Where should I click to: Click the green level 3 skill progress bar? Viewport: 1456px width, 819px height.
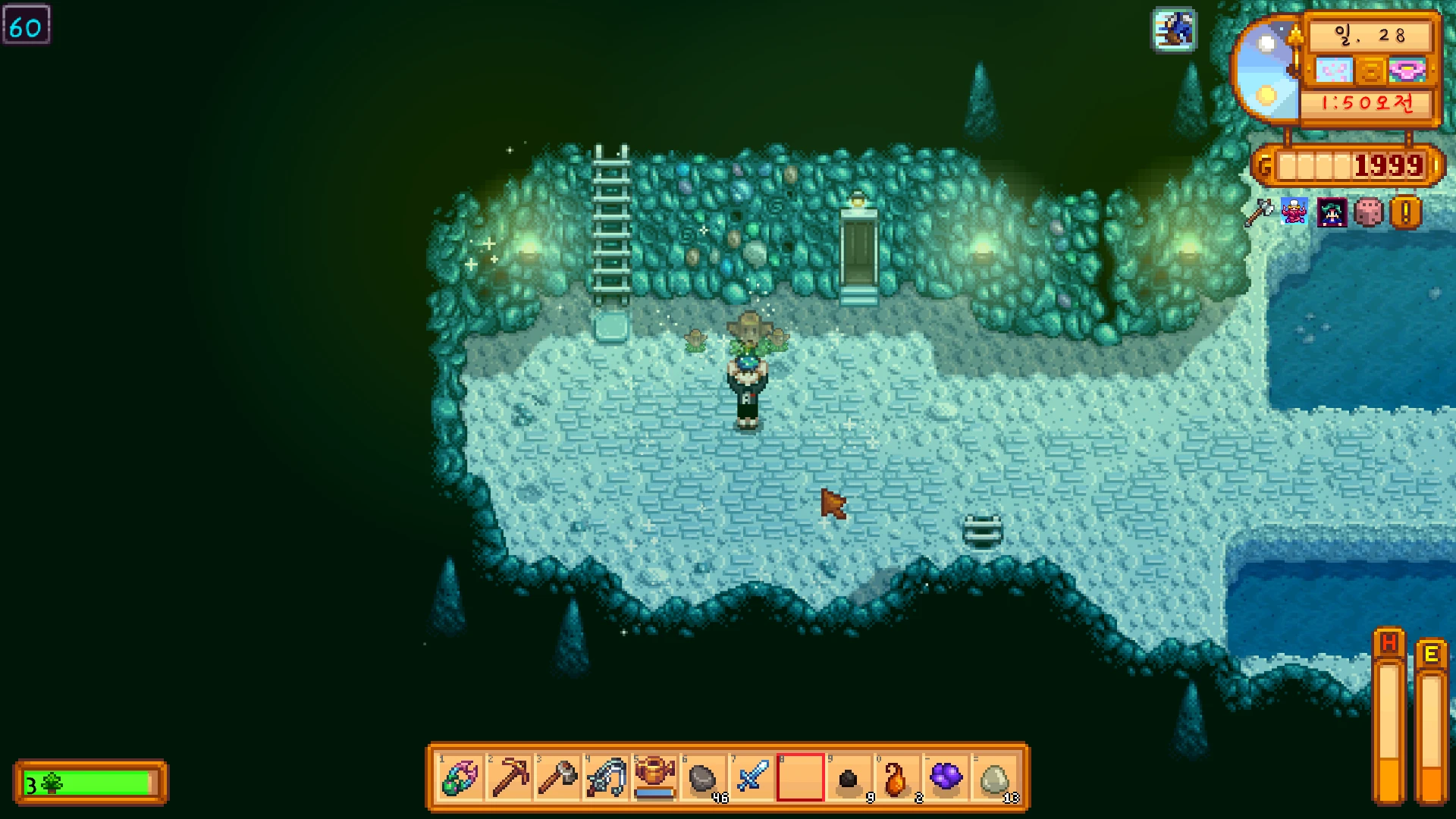pyautogui.click(x=91, y=783)
